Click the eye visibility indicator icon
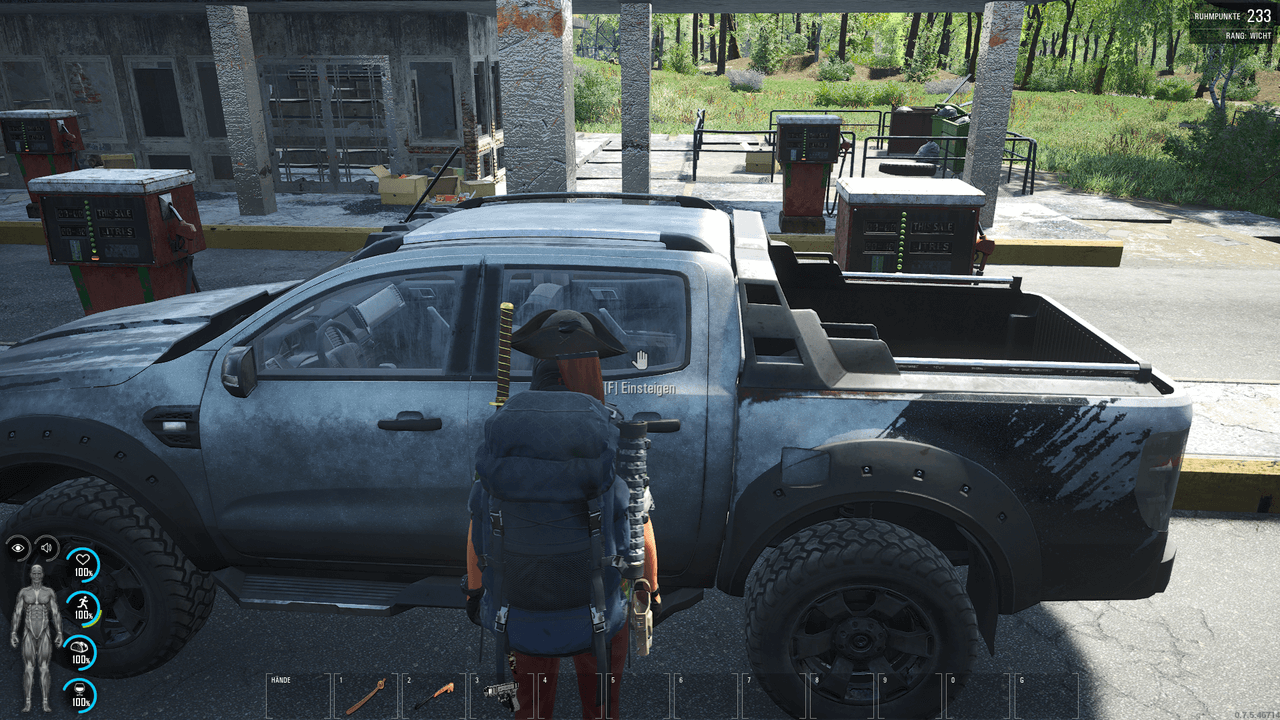 click(x=18, y=547)
